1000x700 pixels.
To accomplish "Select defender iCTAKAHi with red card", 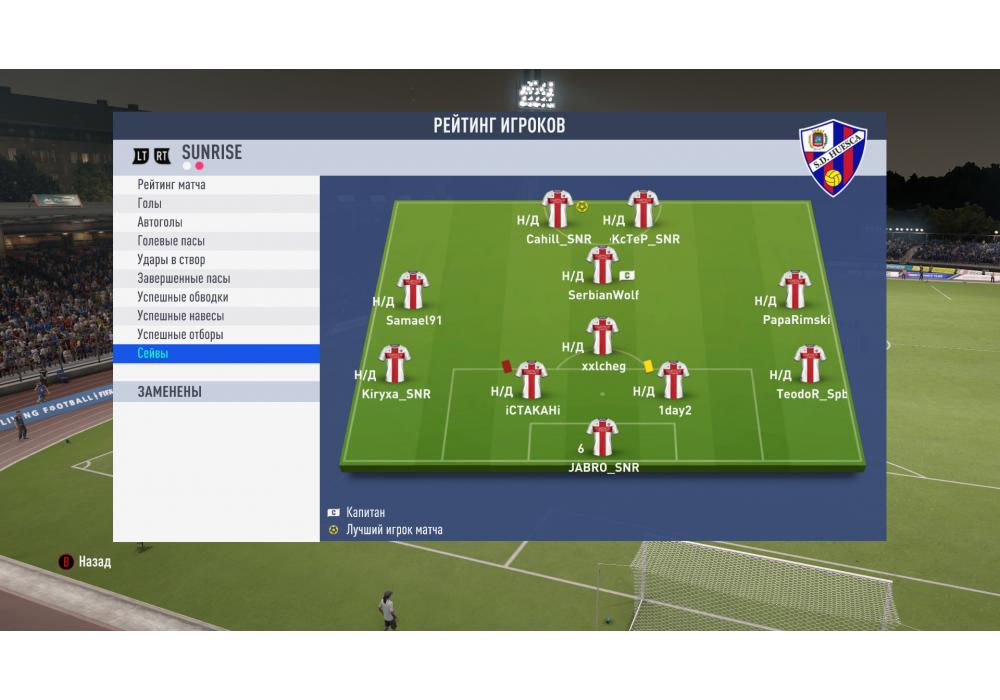I will pyautogui.click(x=530, y=381).
